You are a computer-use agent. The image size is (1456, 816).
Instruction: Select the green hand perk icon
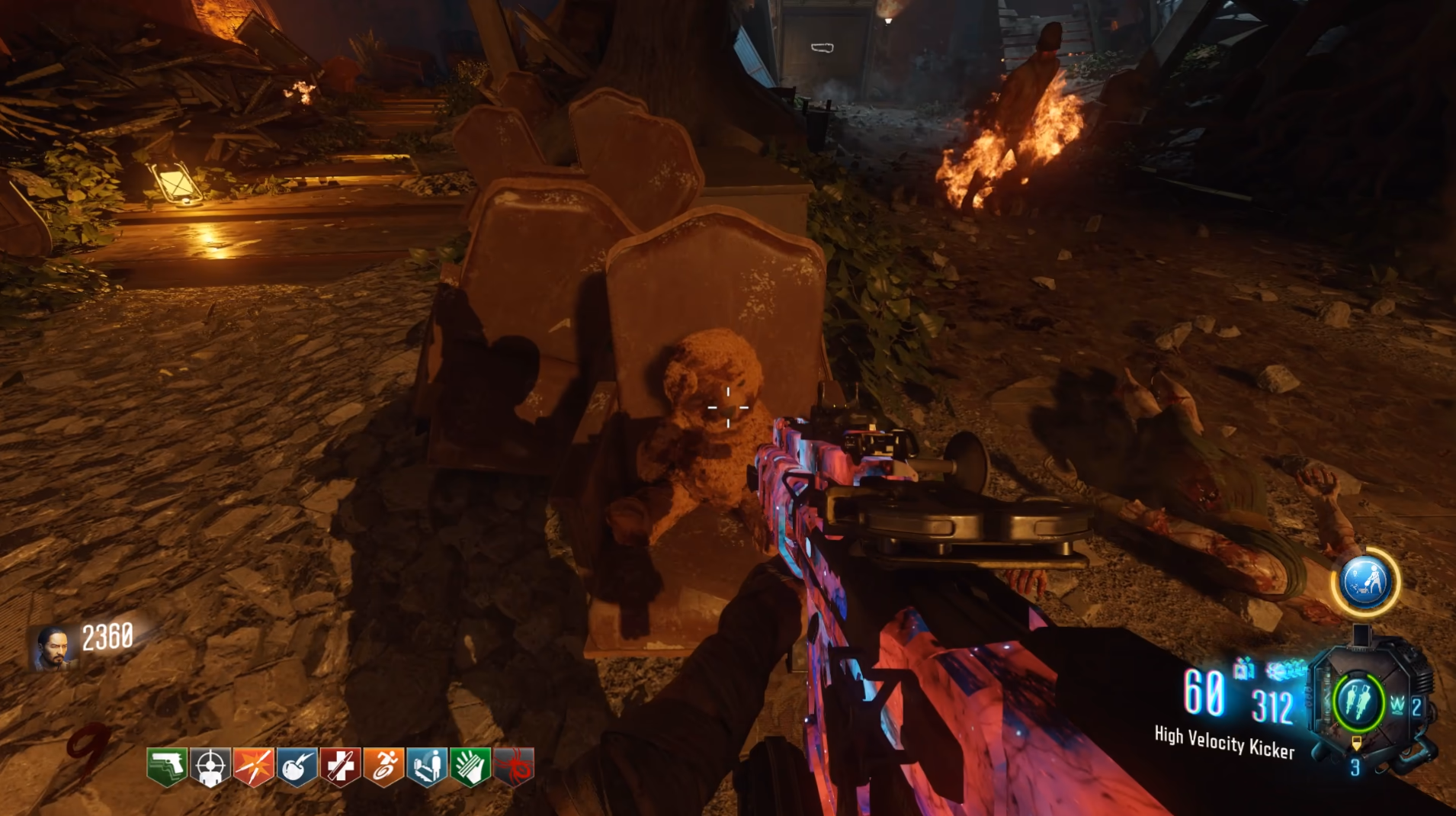pos(470,766)
